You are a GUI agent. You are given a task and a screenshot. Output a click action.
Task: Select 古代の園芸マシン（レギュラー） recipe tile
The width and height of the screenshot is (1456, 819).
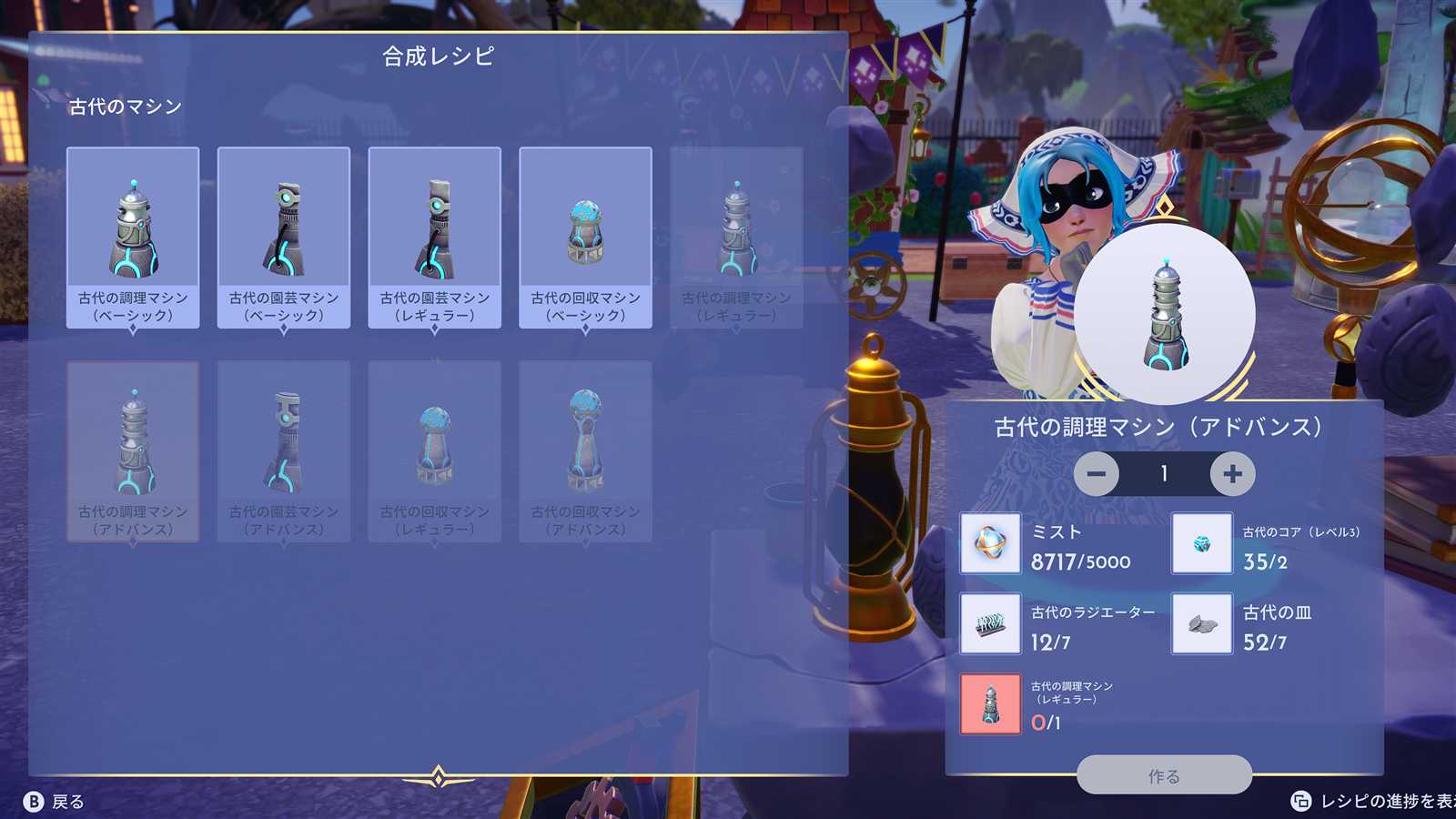435,237
